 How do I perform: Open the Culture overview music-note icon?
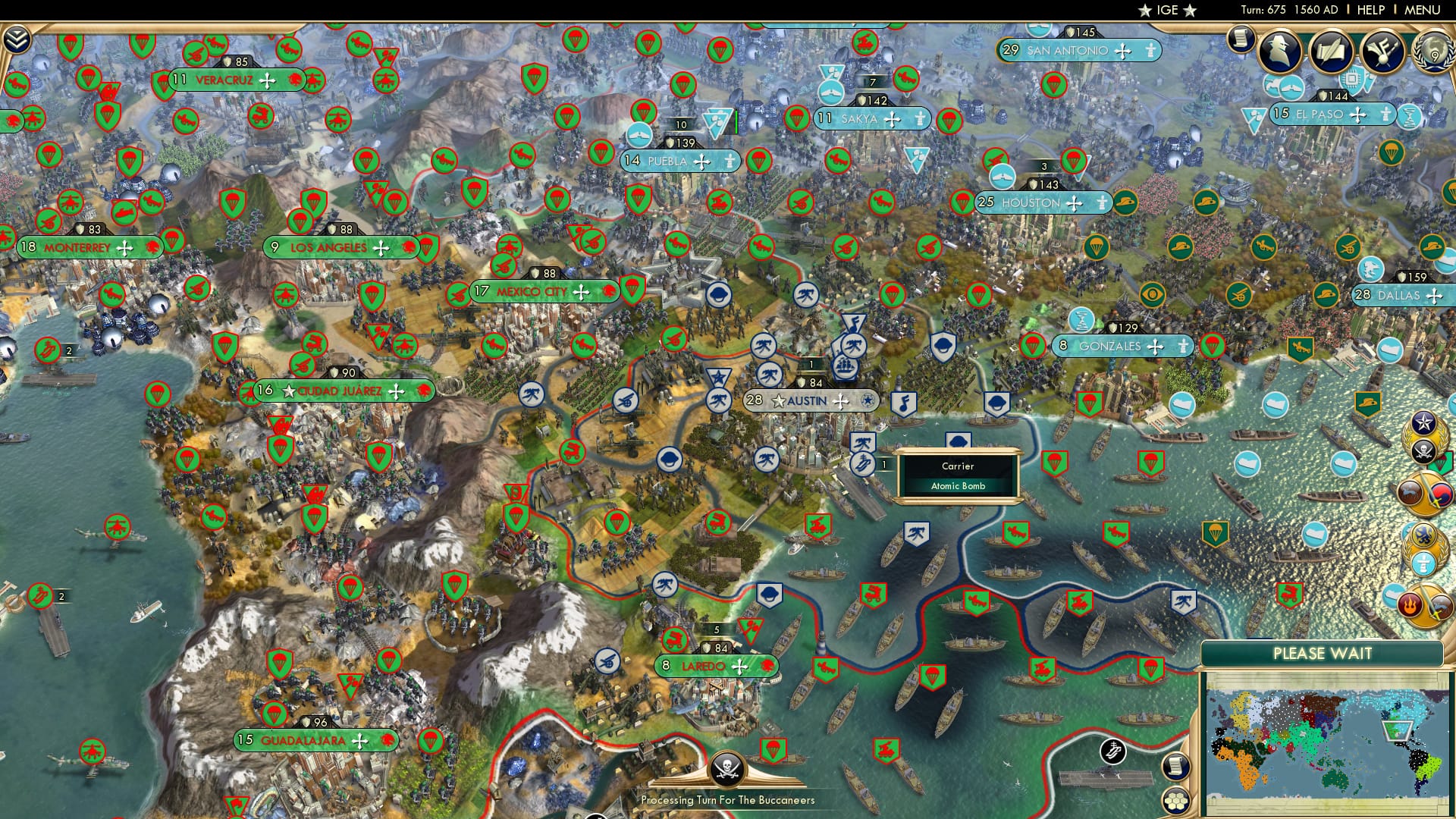(1382, 52)
